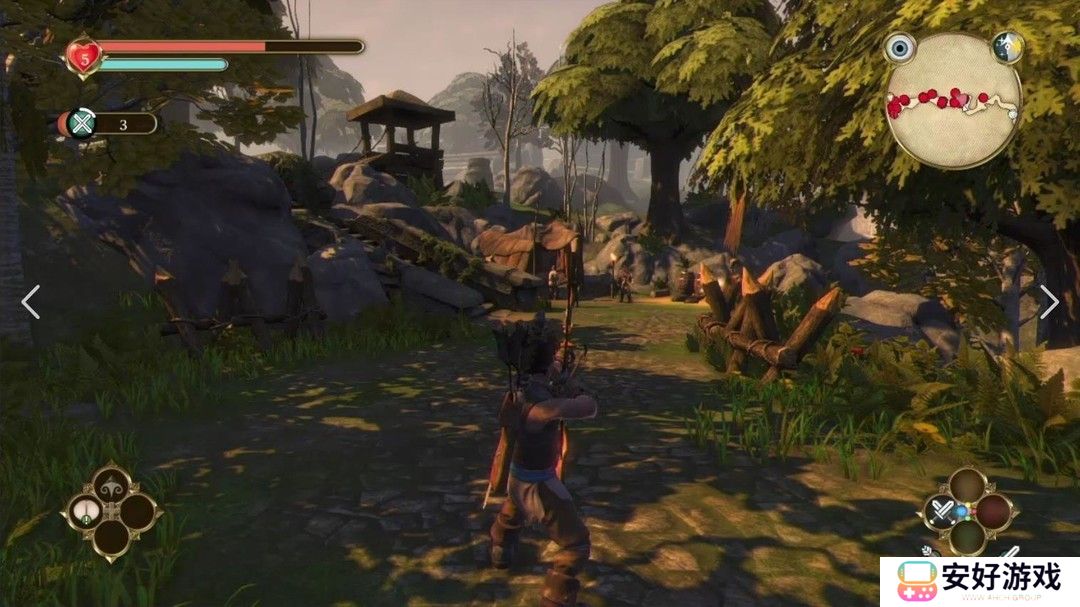Go to the previous screenshot with left arrow
1080x607 pixels.
point(31,302)
